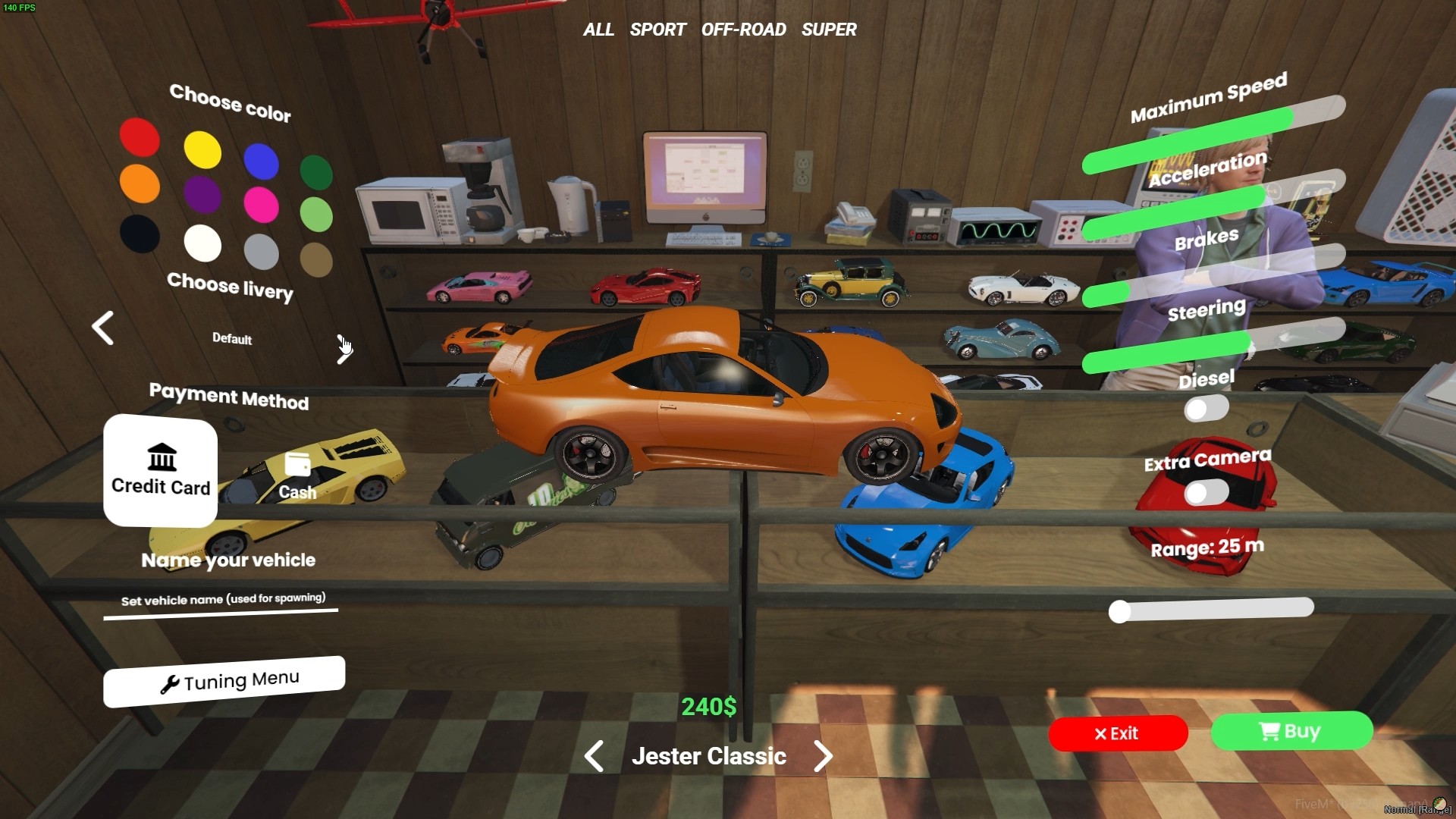Buy the Jester Classic
This screenshot has height=819, width=1456.
click(x=1291, y=731)
